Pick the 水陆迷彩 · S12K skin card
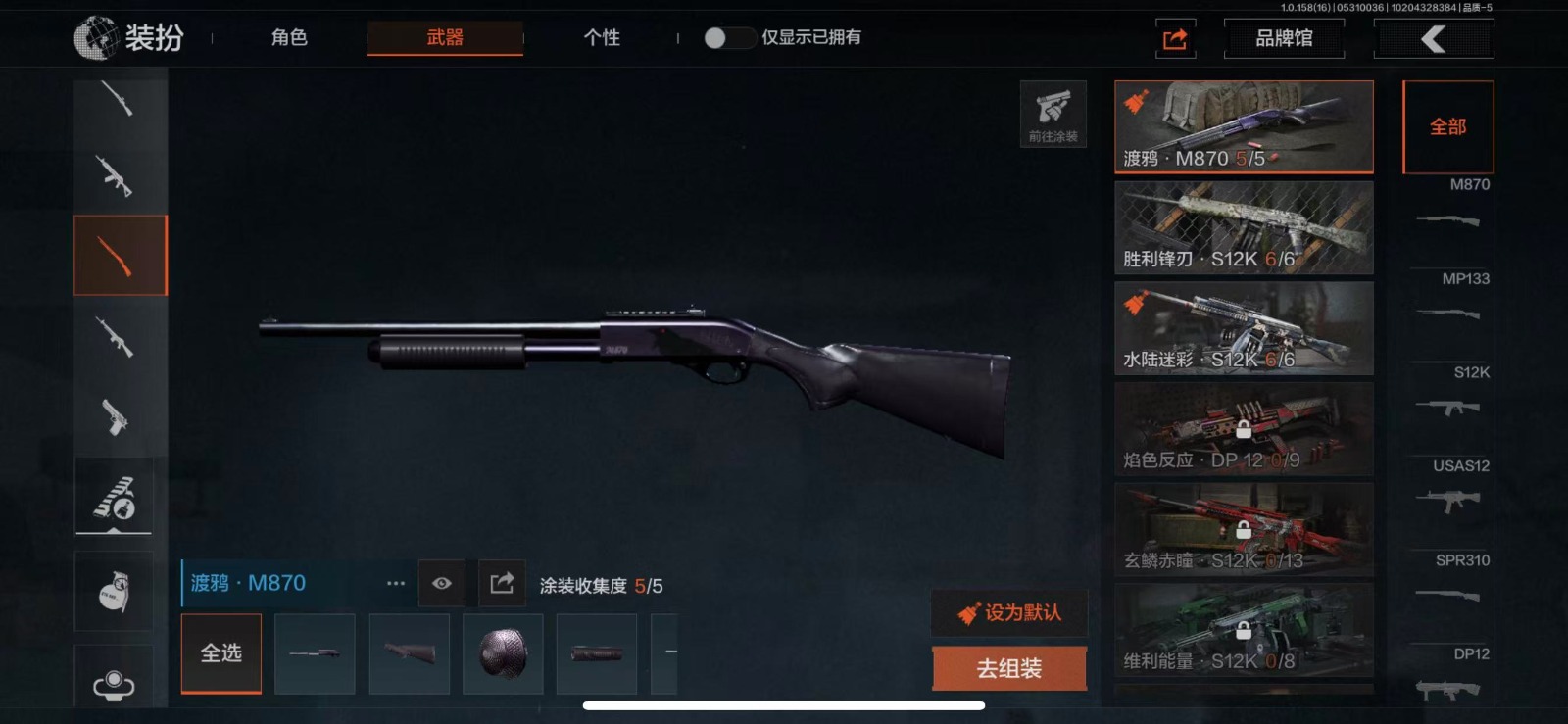 tap(1244, 329)
